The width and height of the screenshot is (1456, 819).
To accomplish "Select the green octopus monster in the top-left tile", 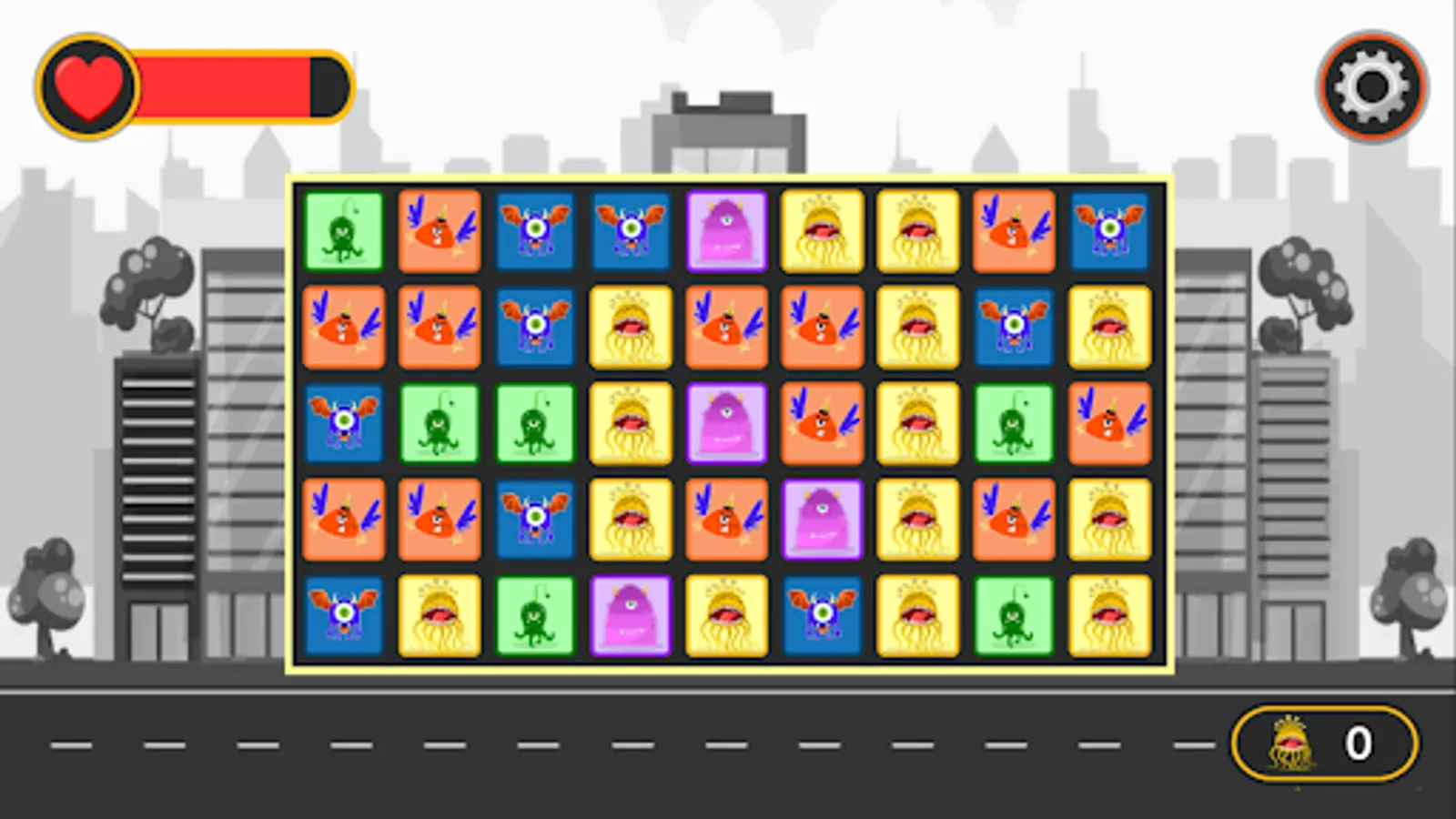I will pos(344,232).
